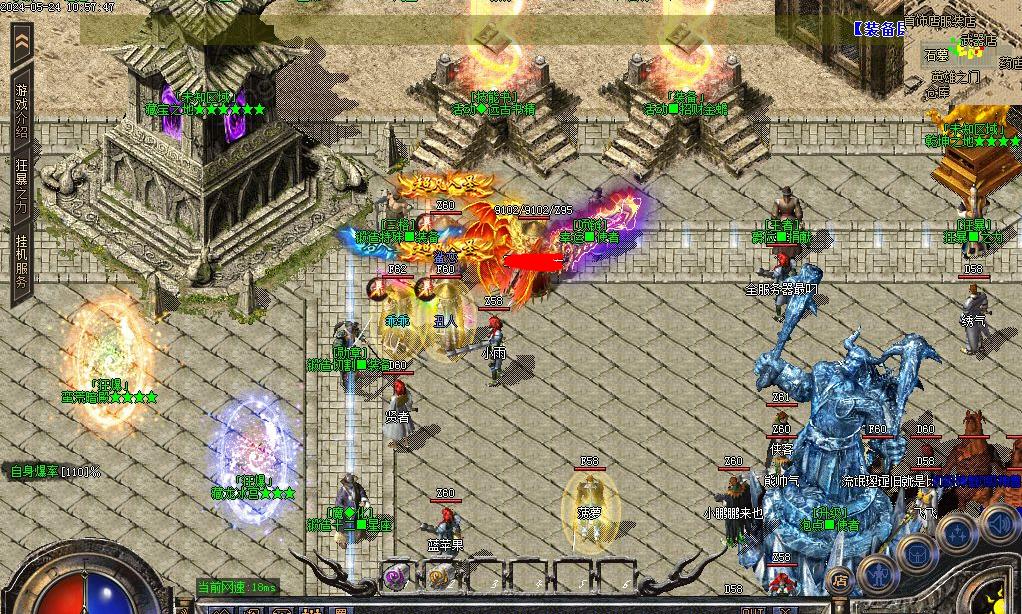Open the 游戏介绍 game introduction tab

pos(21,108)
